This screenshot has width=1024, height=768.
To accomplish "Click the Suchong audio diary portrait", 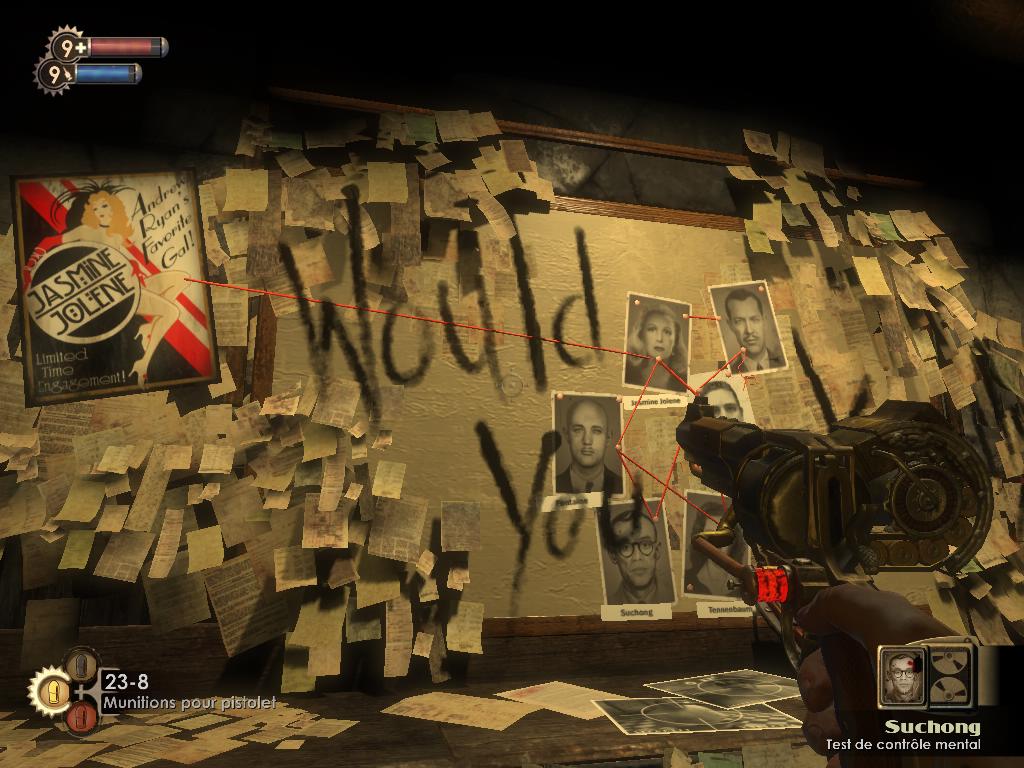I will 903,676.
